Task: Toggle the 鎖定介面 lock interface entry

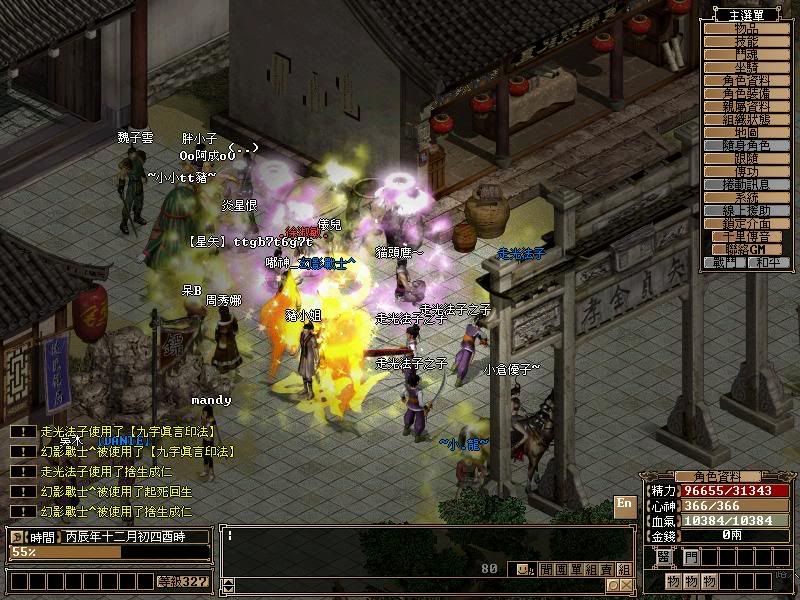Action: tap(746, 224)
